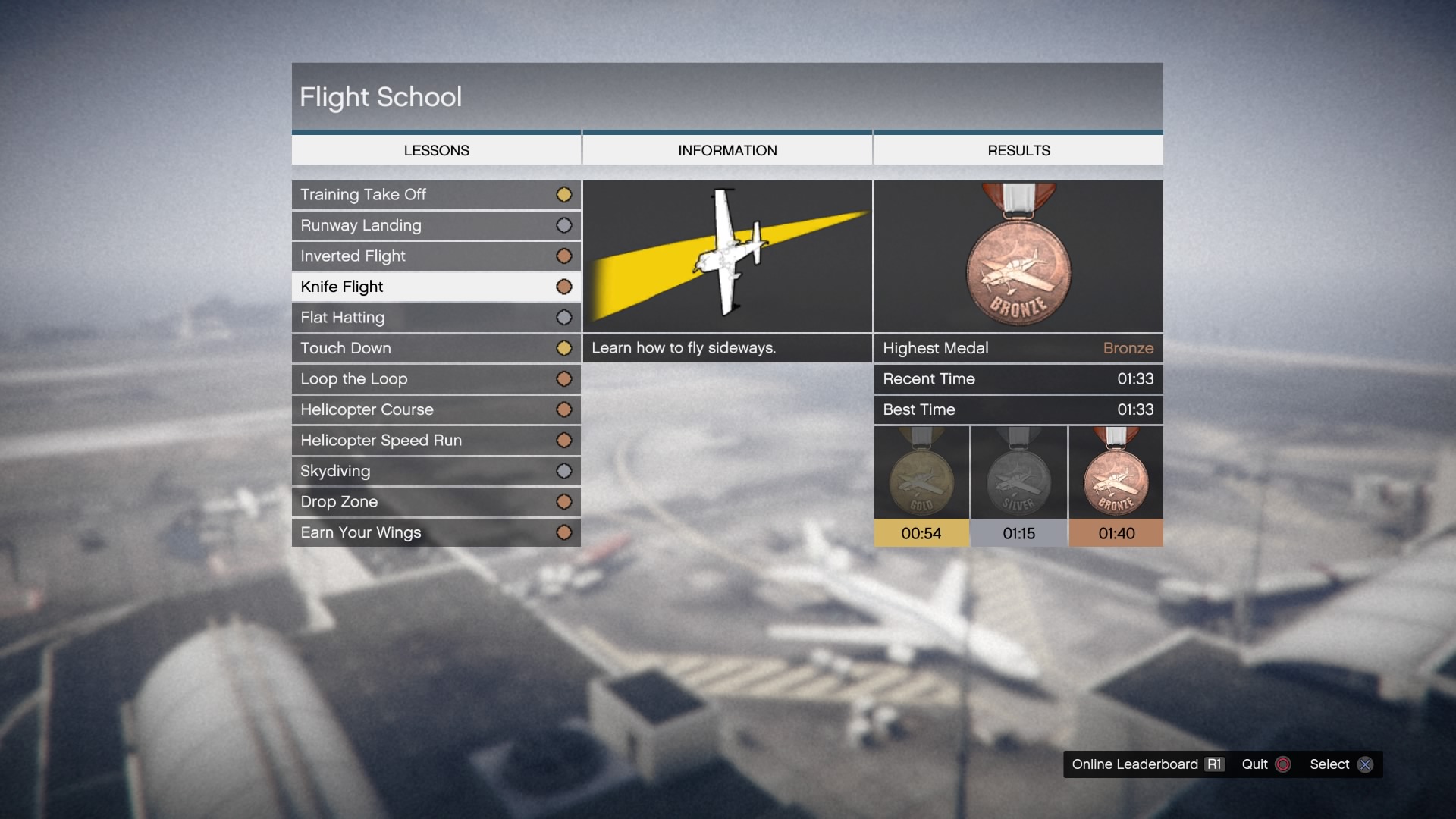Pick the Flat Hatting lesson

[436, 318]
